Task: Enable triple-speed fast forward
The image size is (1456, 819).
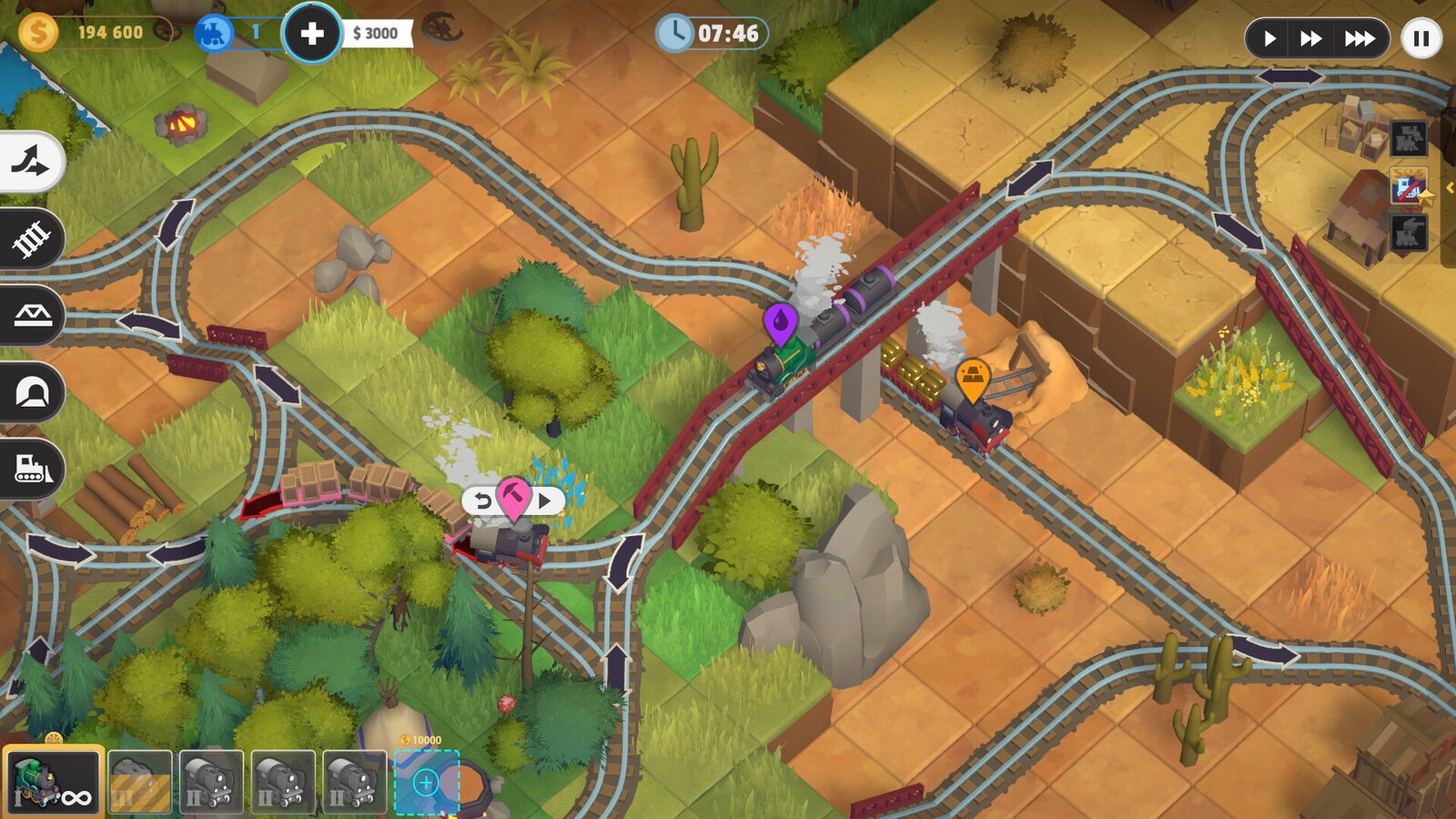Action: pos(1360,38)
